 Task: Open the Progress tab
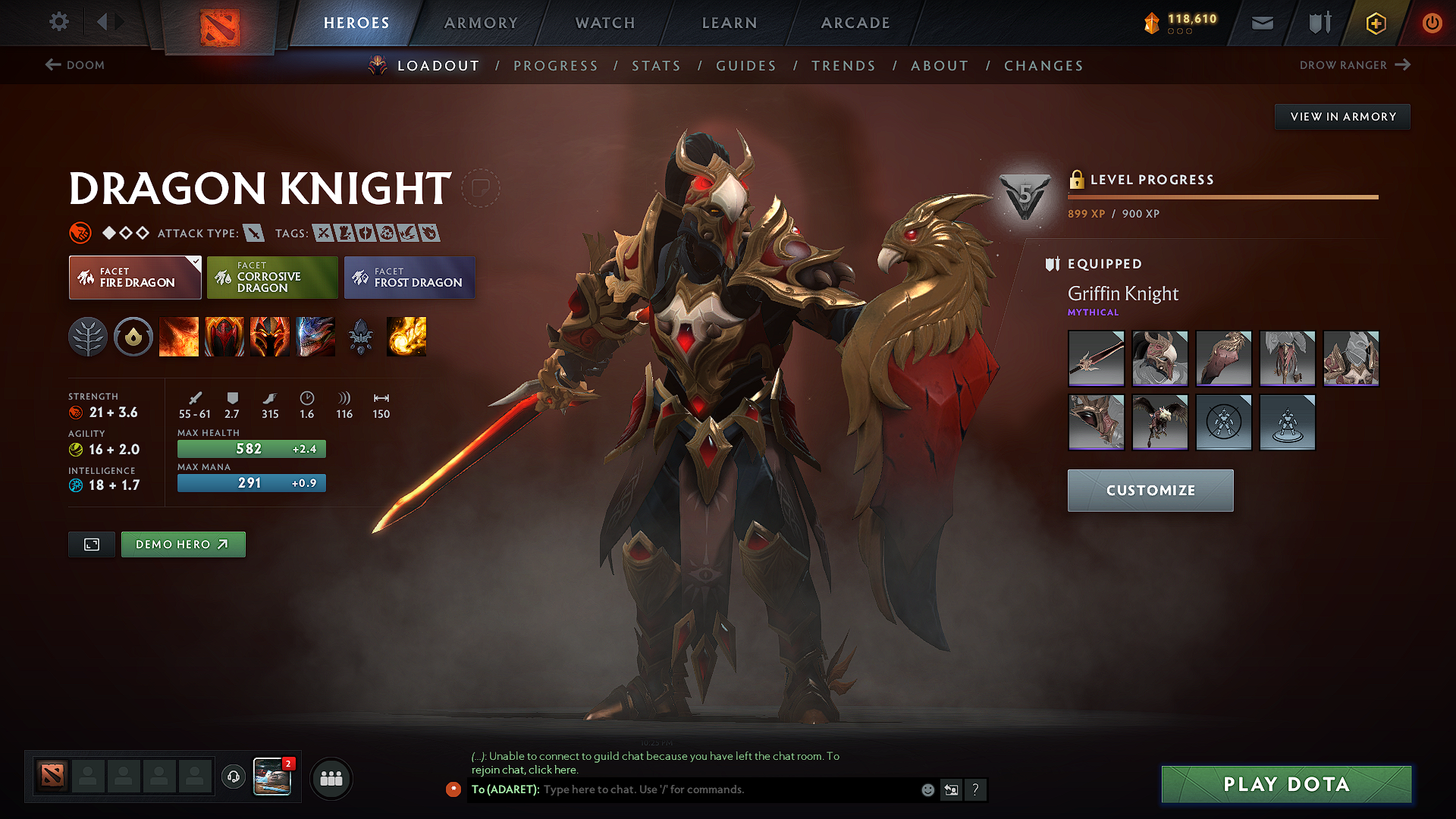coord(556,66)
